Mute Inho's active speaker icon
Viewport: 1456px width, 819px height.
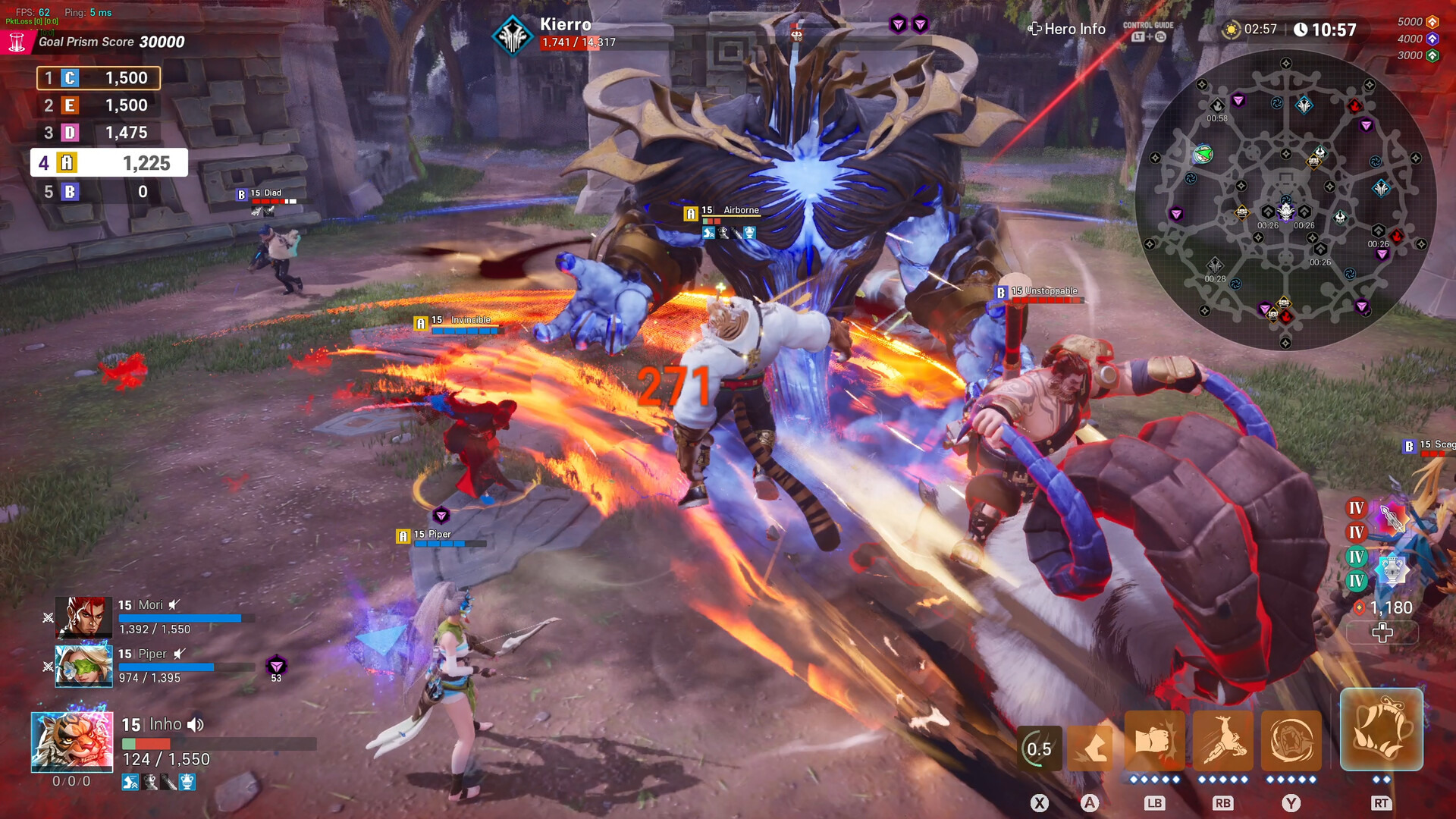click(x=196, y=724)
